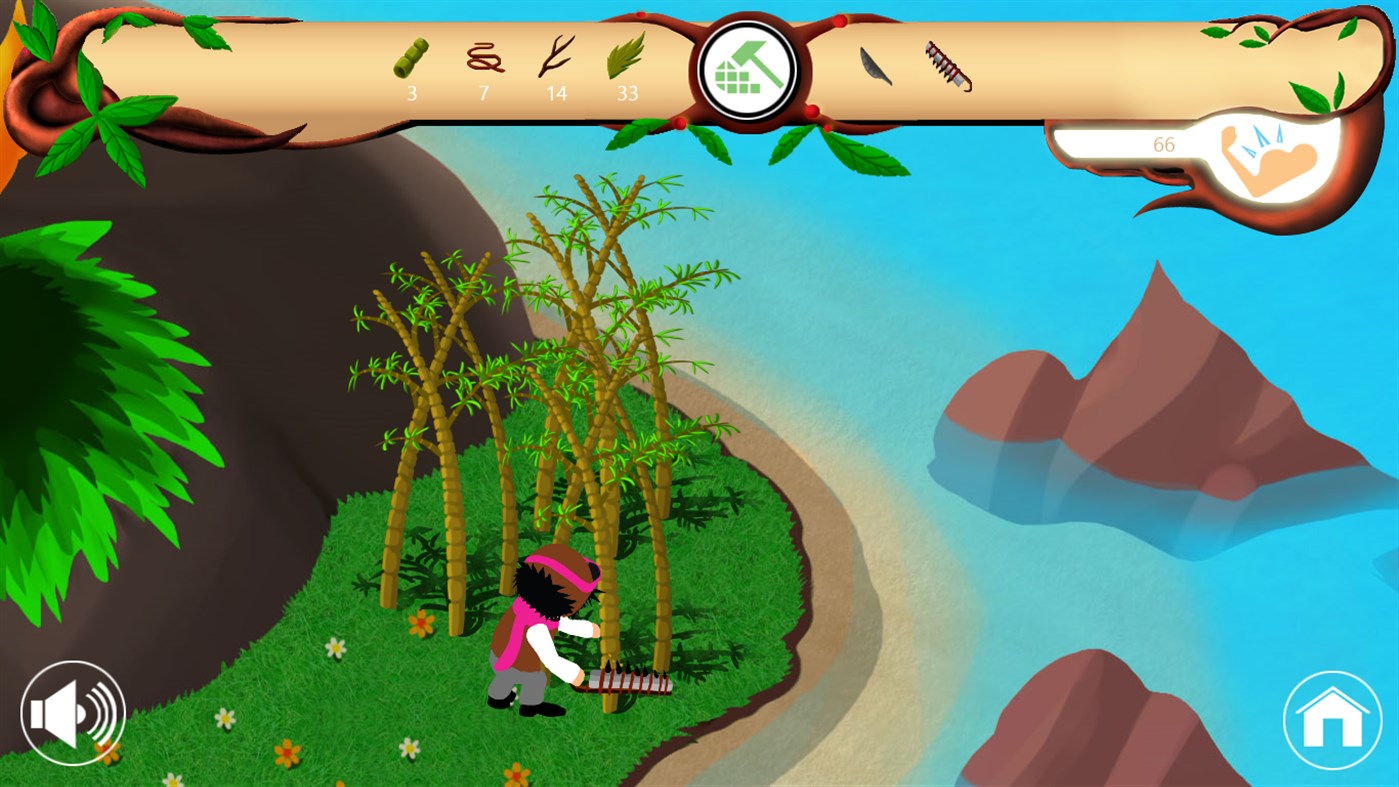Select the bamboo resource icon
The height and width of the screenshot is (787, 1399).
pyautogui.click(x=410, y=58)
